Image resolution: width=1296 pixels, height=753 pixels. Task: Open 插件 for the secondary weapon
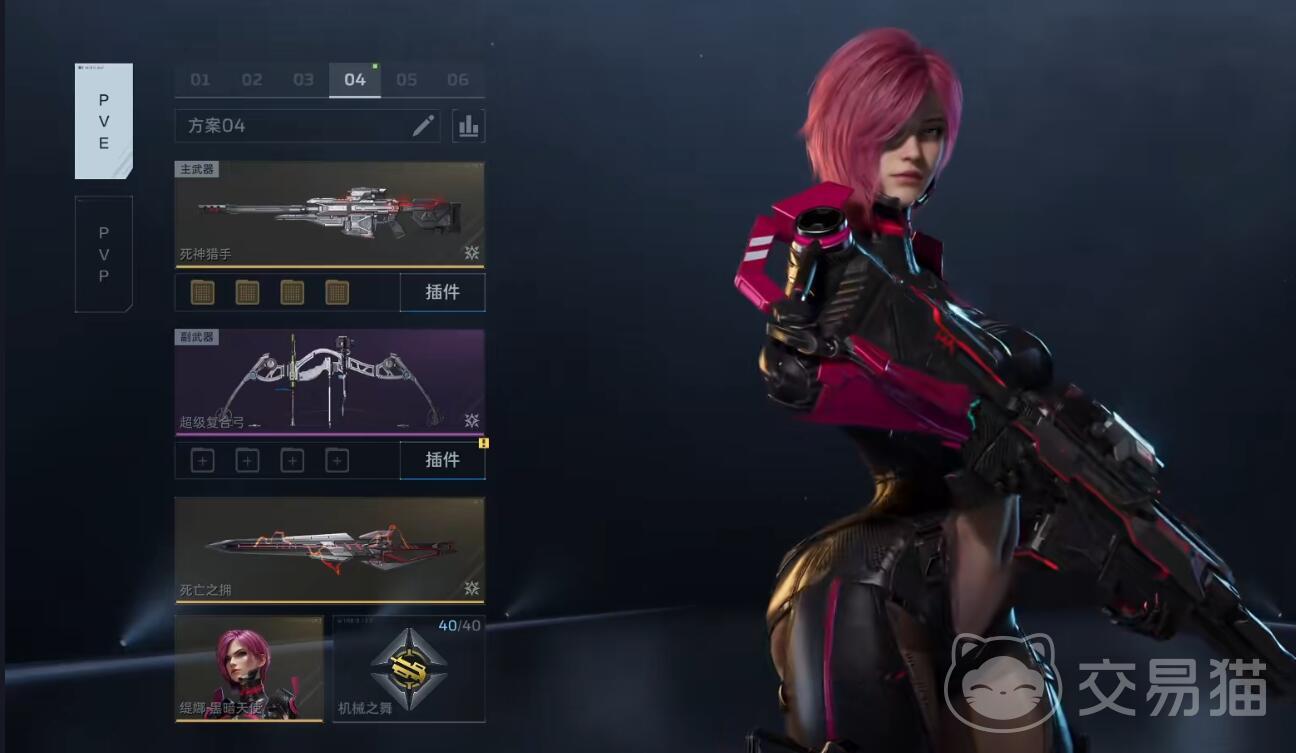click(x=442, y=460)
